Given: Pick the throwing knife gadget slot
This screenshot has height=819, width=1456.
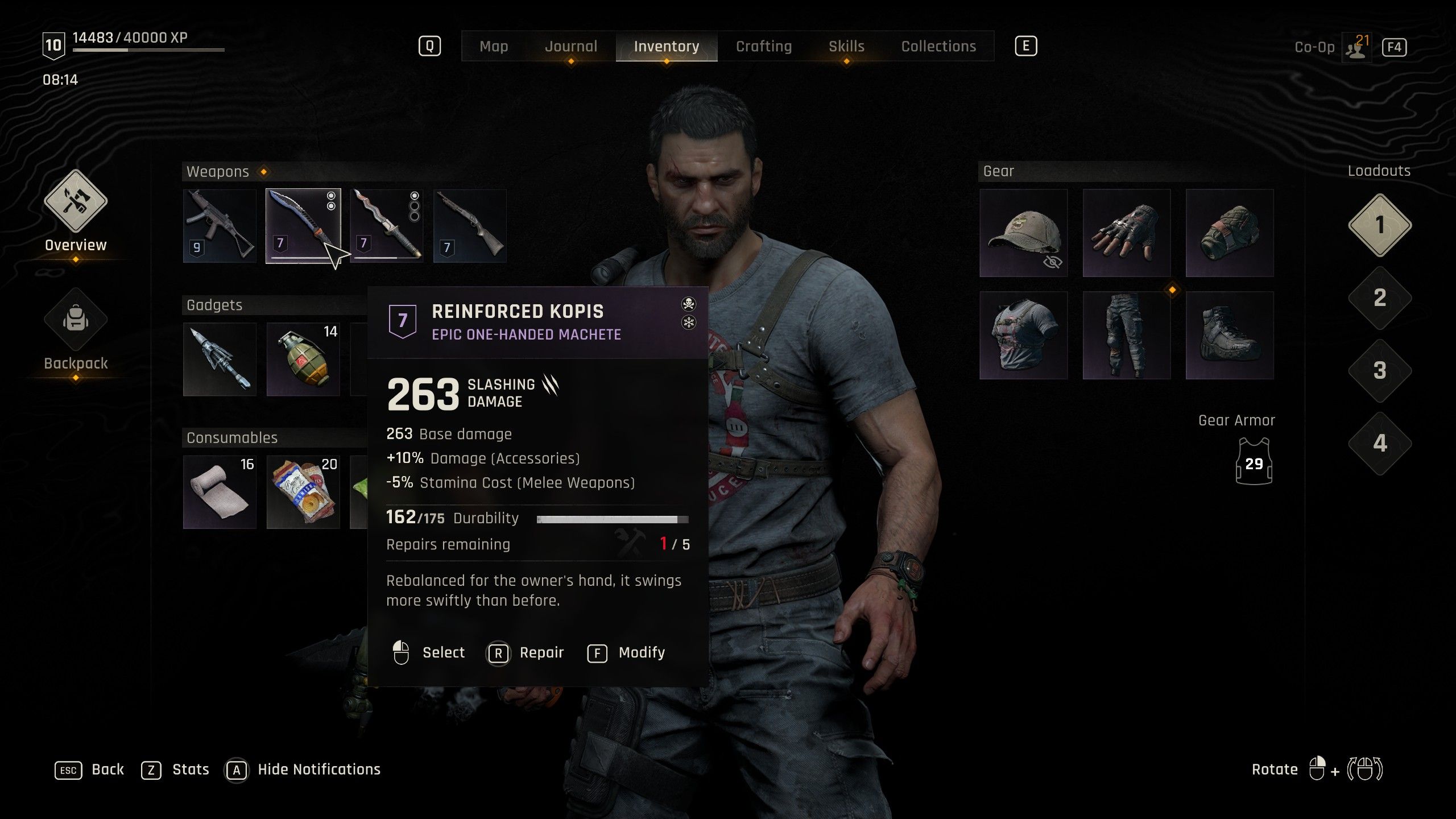Looking at the screenshot, I should (220, 359).
